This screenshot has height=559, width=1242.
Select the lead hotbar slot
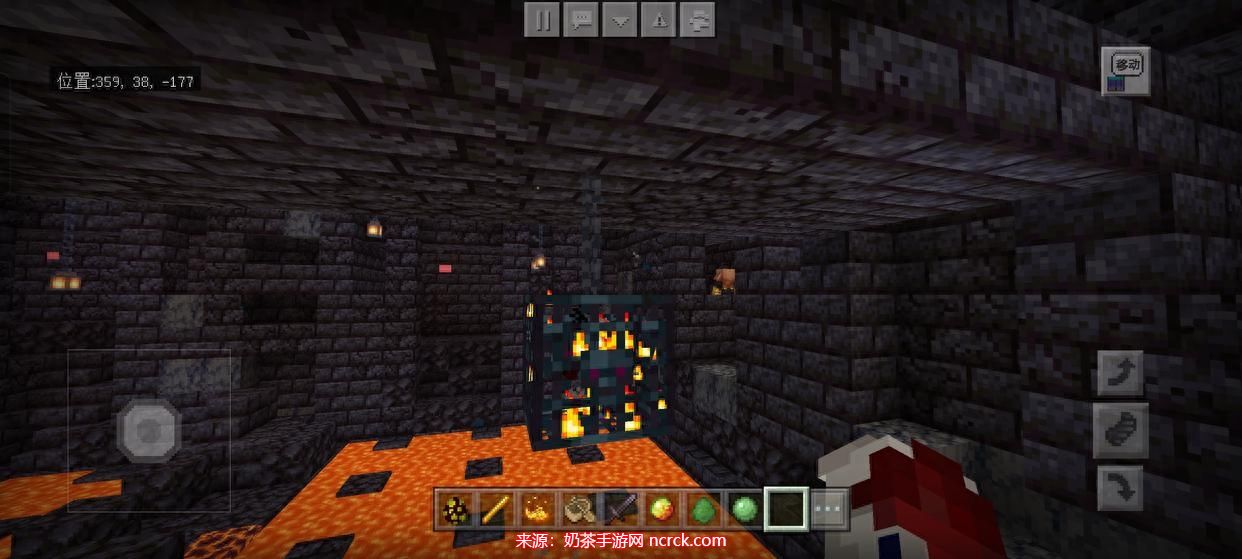click(x=578, y=510)
